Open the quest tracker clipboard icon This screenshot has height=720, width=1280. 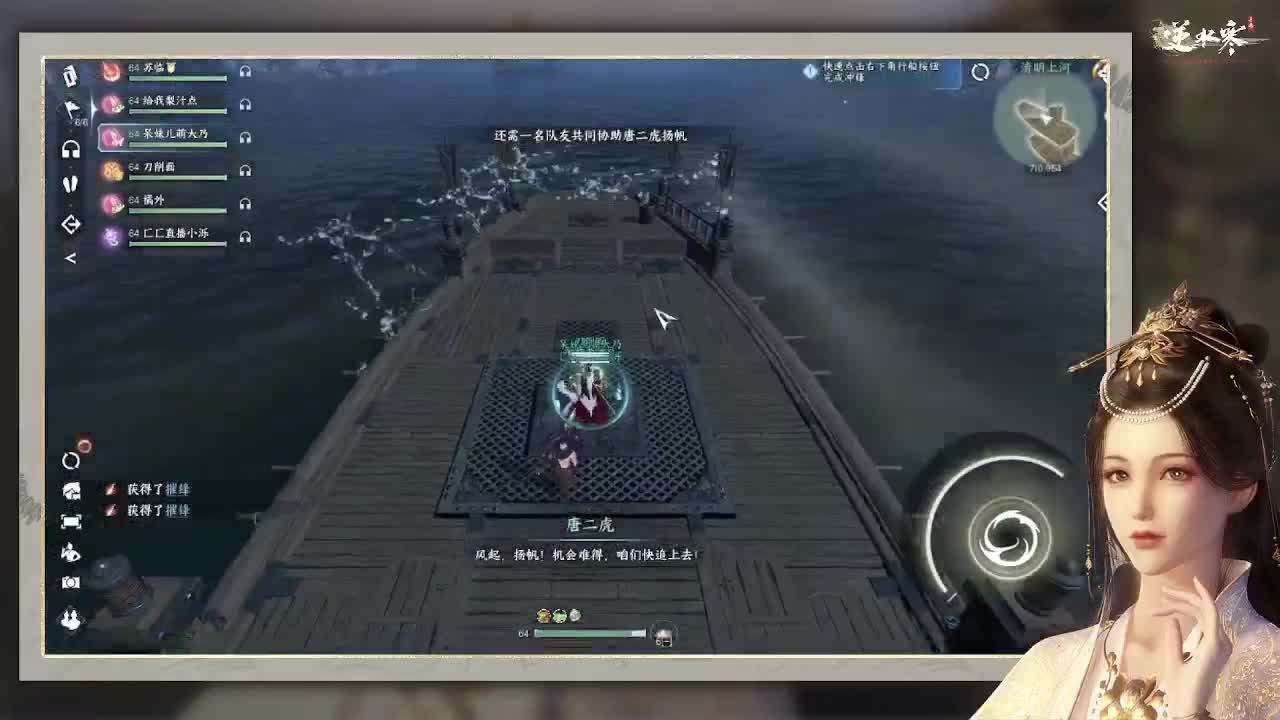pos(70,76)
